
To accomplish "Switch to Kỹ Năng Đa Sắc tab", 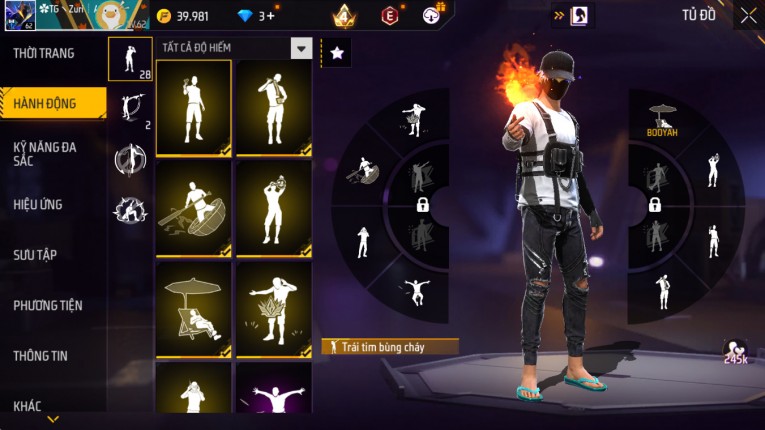I will click(46, 153).
